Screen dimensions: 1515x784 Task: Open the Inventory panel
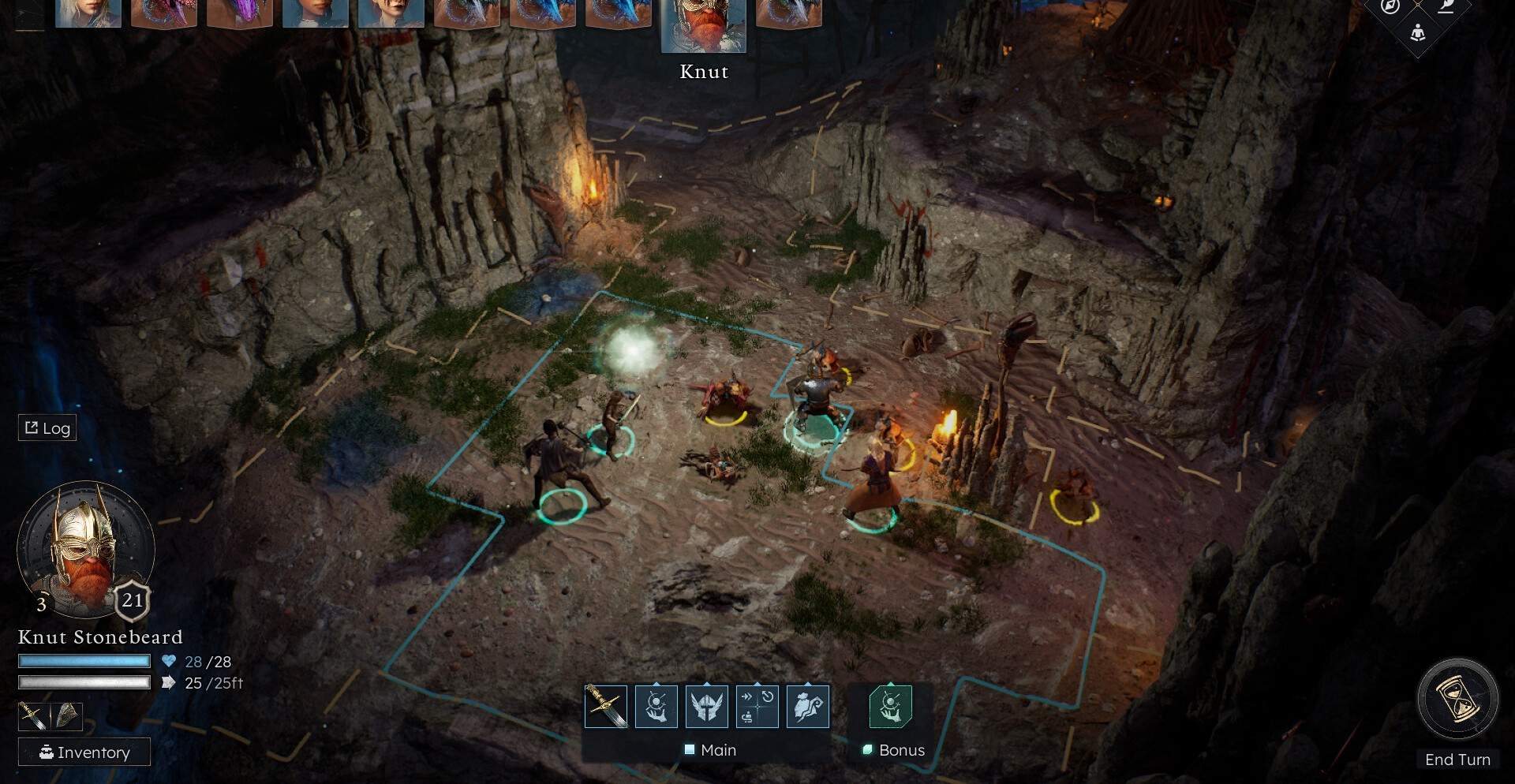[x=84, y=752]
